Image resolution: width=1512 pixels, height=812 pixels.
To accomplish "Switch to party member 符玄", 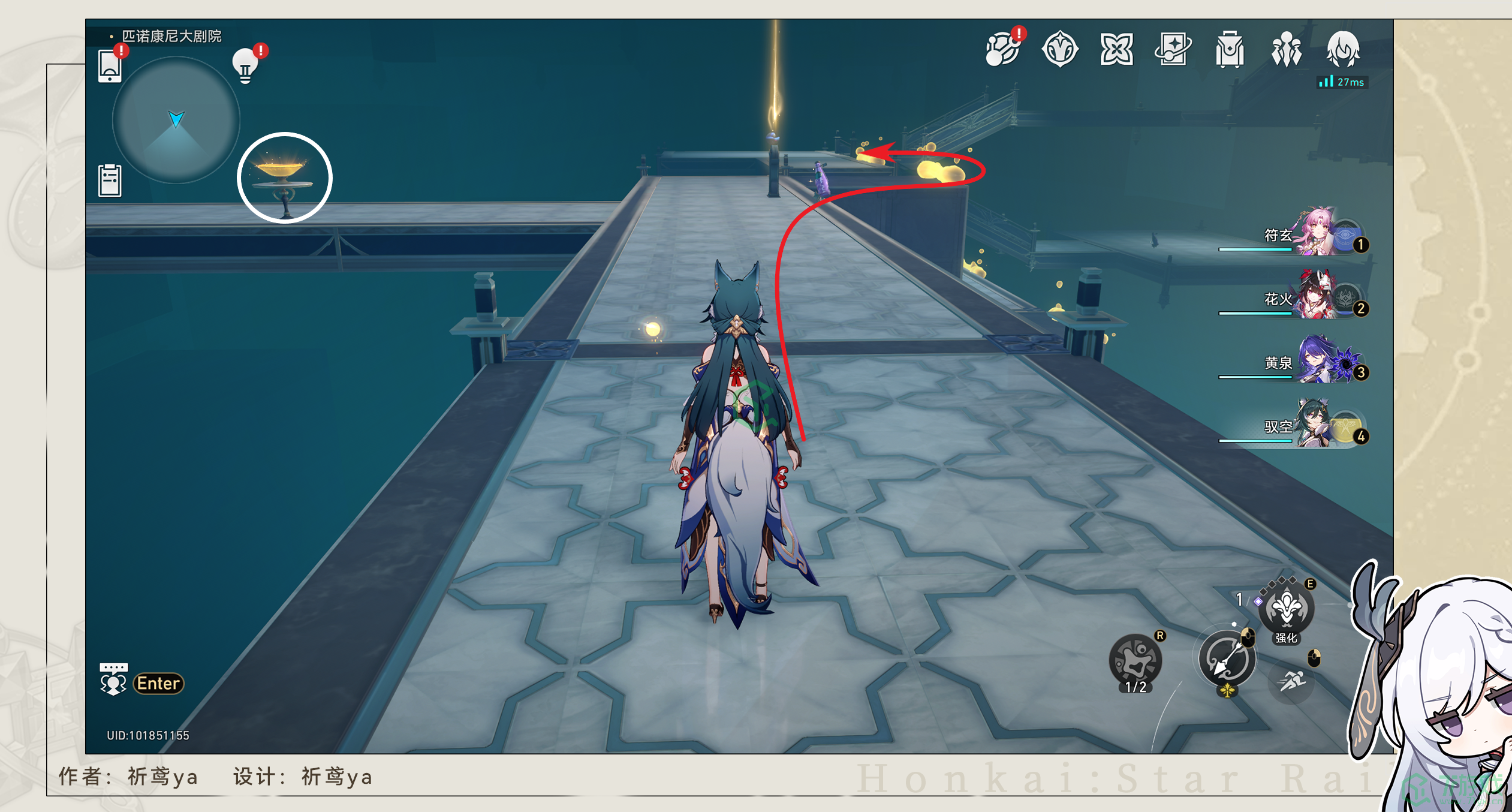I will [1314, 234].
